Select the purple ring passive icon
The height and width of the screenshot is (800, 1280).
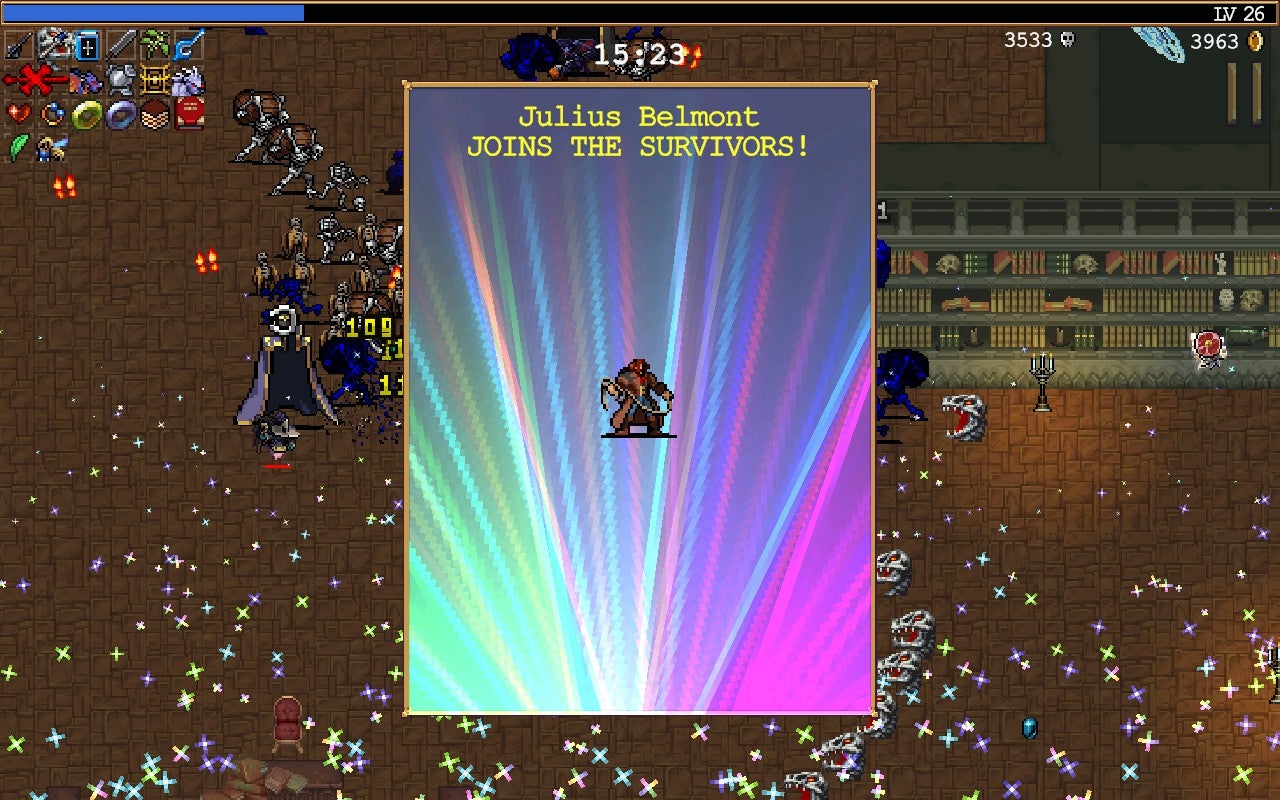point(120,112)
